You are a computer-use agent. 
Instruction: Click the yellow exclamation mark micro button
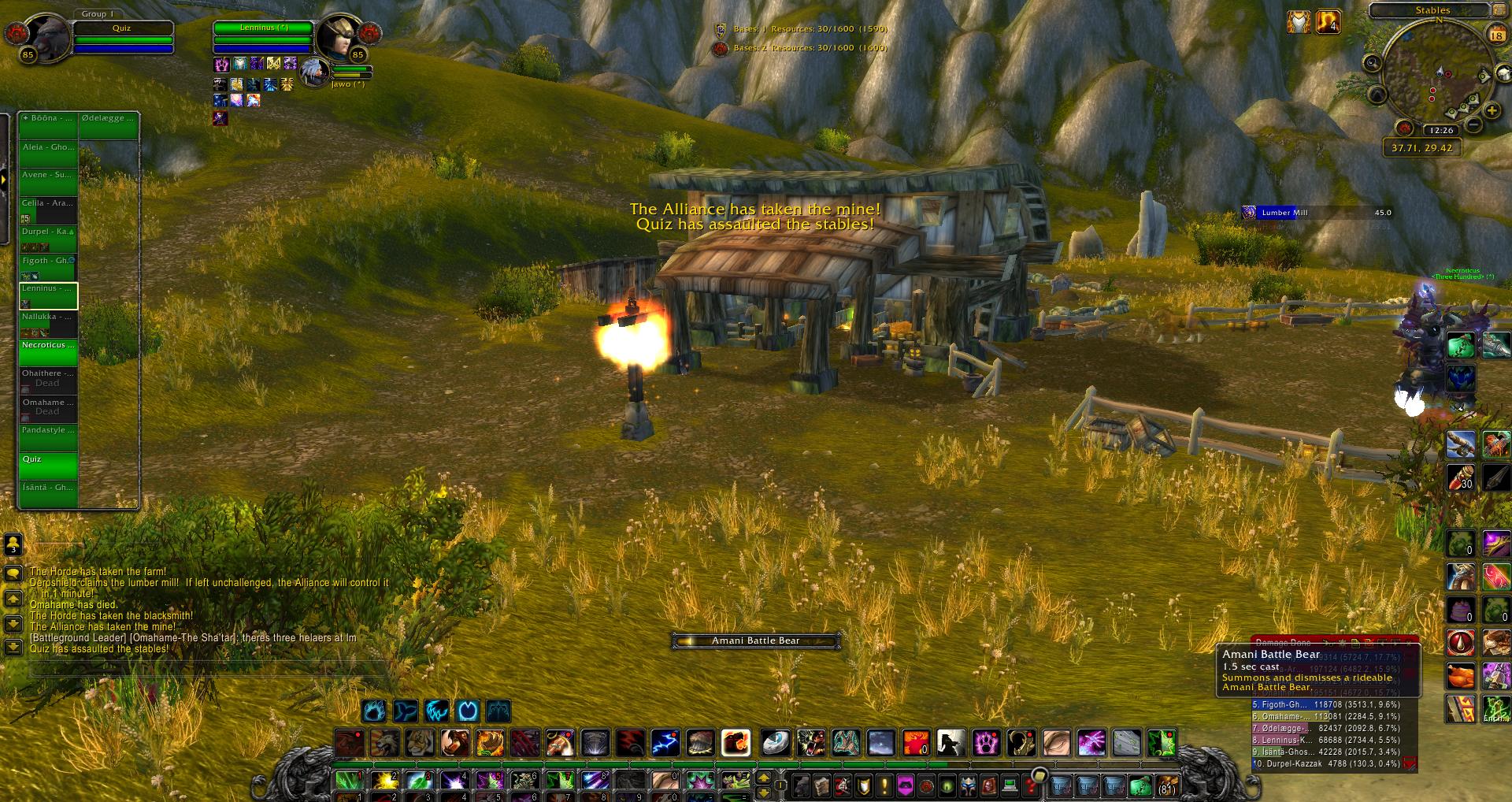884,785
